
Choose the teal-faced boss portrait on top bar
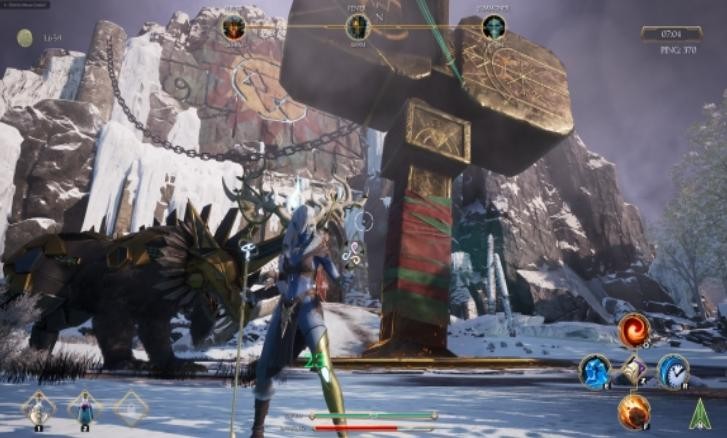click(x=494, y=27)
